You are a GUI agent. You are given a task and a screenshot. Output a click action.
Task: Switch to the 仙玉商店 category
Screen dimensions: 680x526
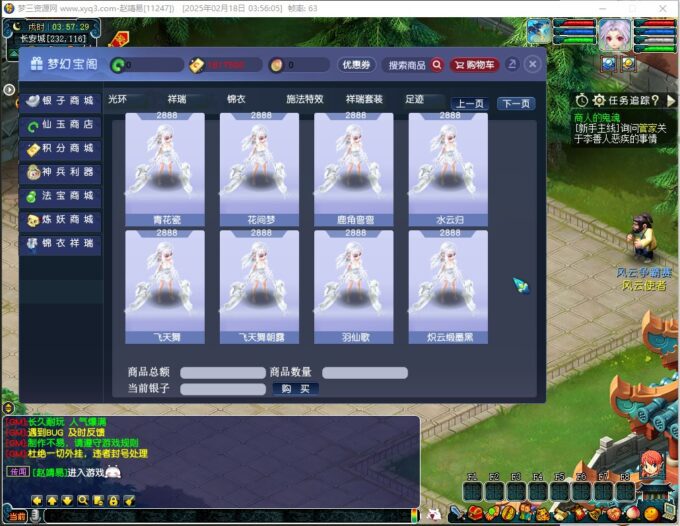[x=60, y=125]
